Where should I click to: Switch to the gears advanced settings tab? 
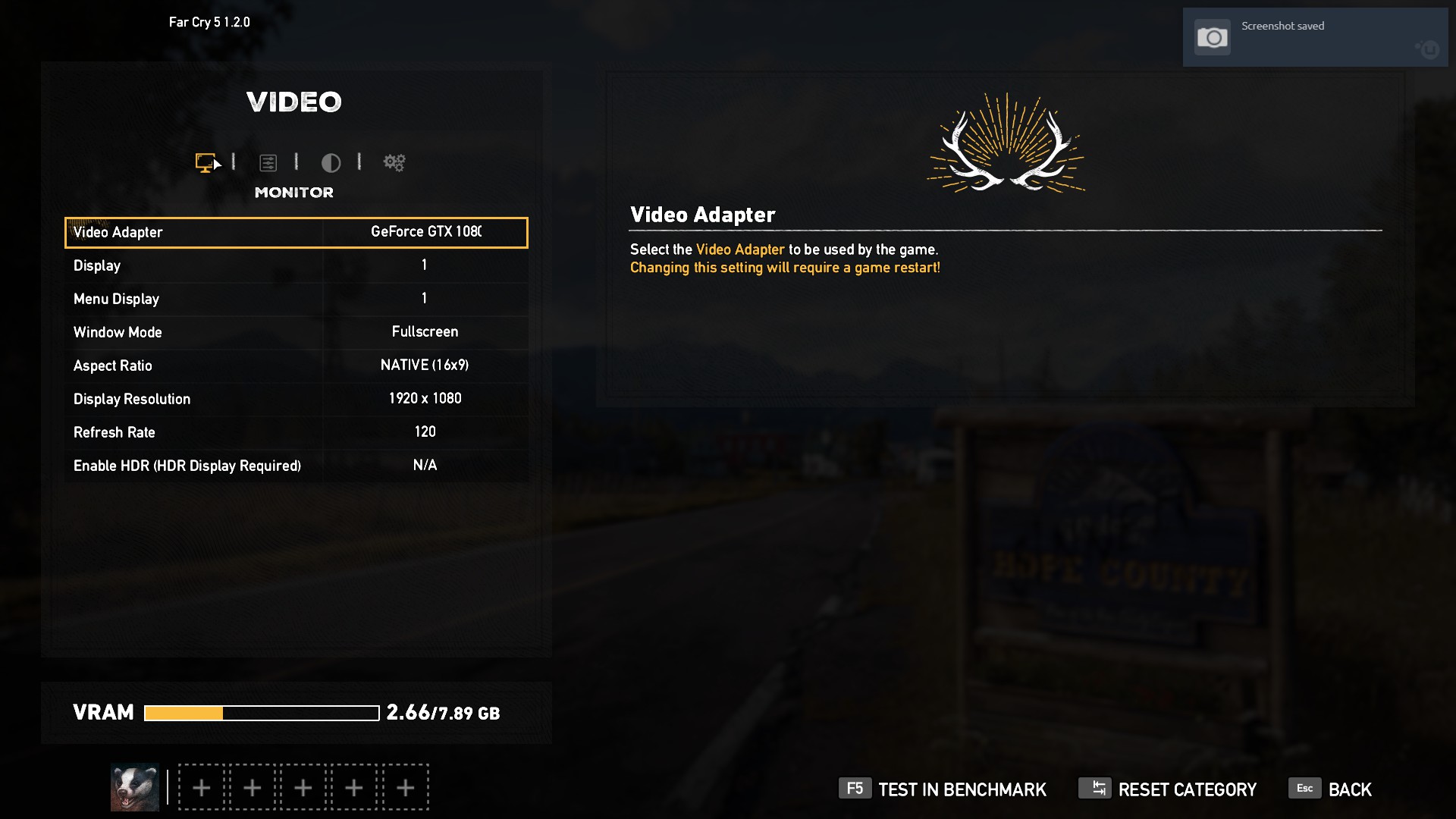click(394, 162)
